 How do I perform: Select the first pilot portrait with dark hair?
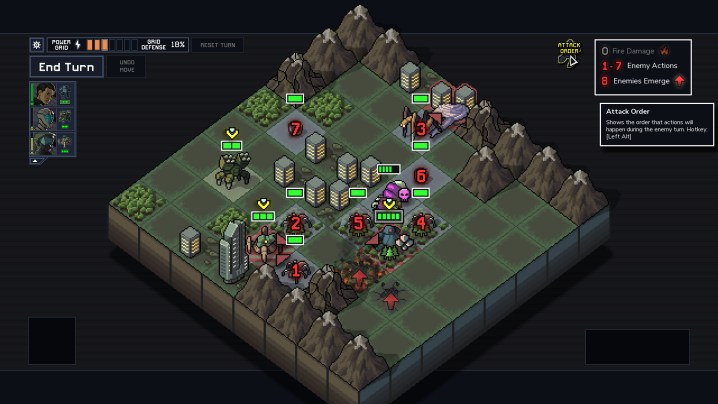pyautogui.click(x=44, y=94)
